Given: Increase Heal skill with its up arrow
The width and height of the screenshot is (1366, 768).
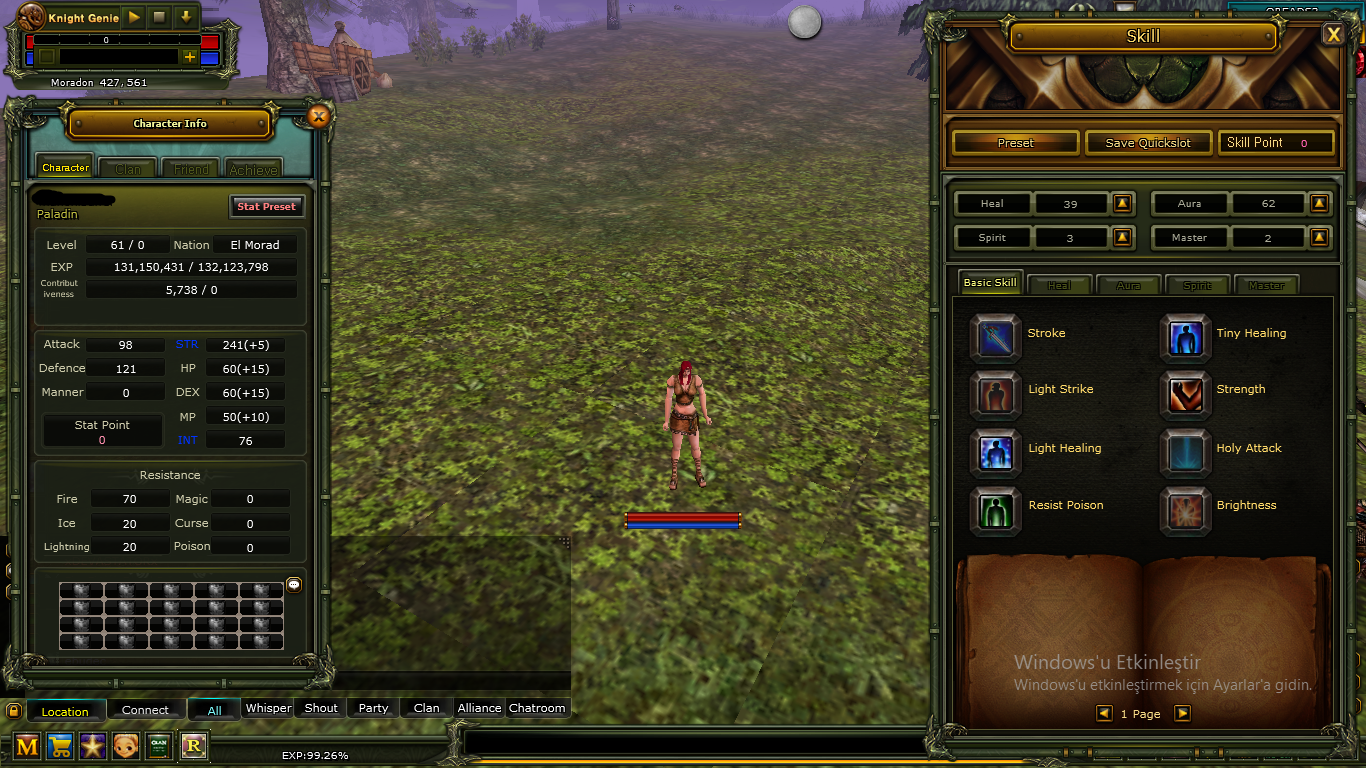Looking at the screenshot, I should click(x=1121, y=203).
